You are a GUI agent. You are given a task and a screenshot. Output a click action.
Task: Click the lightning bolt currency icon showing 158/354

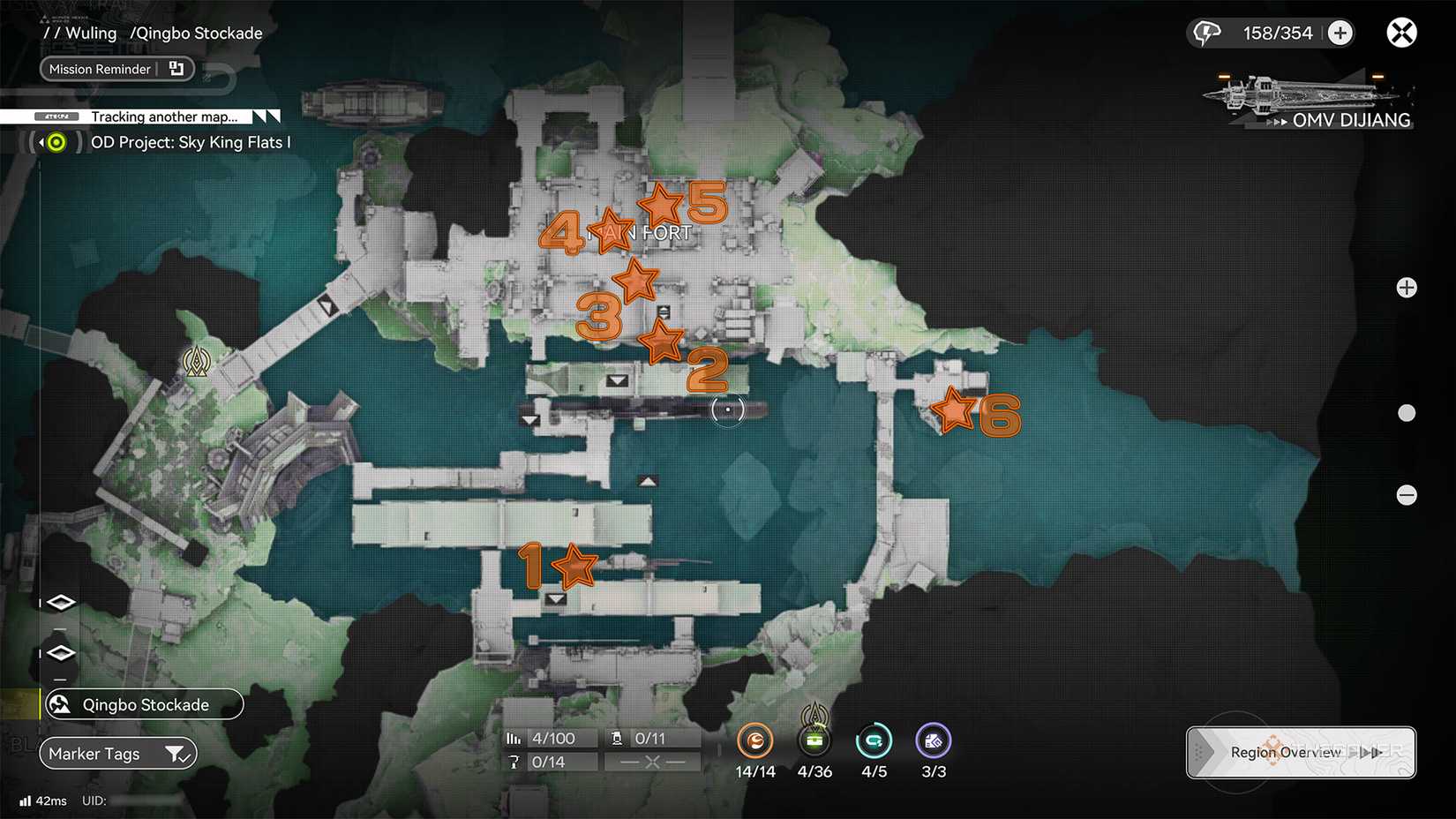[1207, 33]
